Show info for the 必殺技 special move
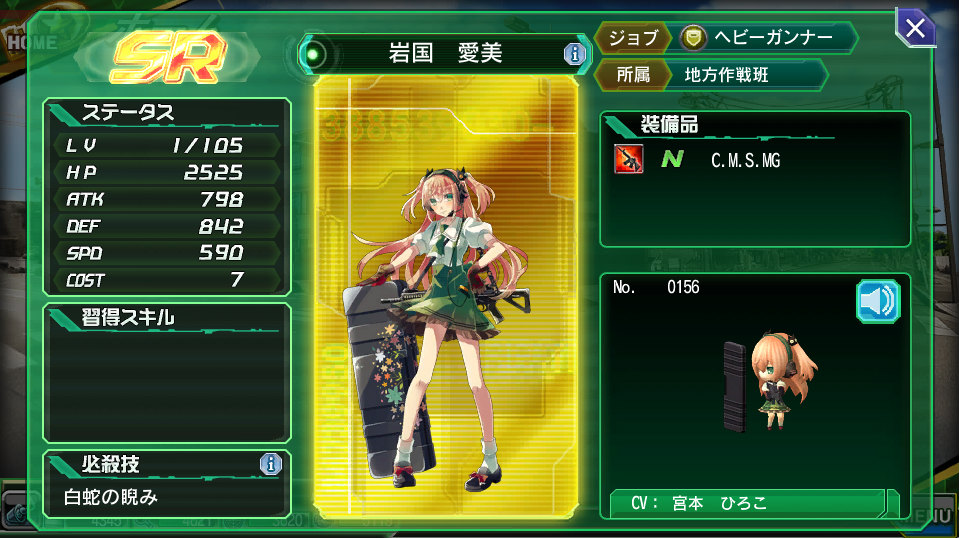Screen dimensions: 959x538 coord(270,464)
